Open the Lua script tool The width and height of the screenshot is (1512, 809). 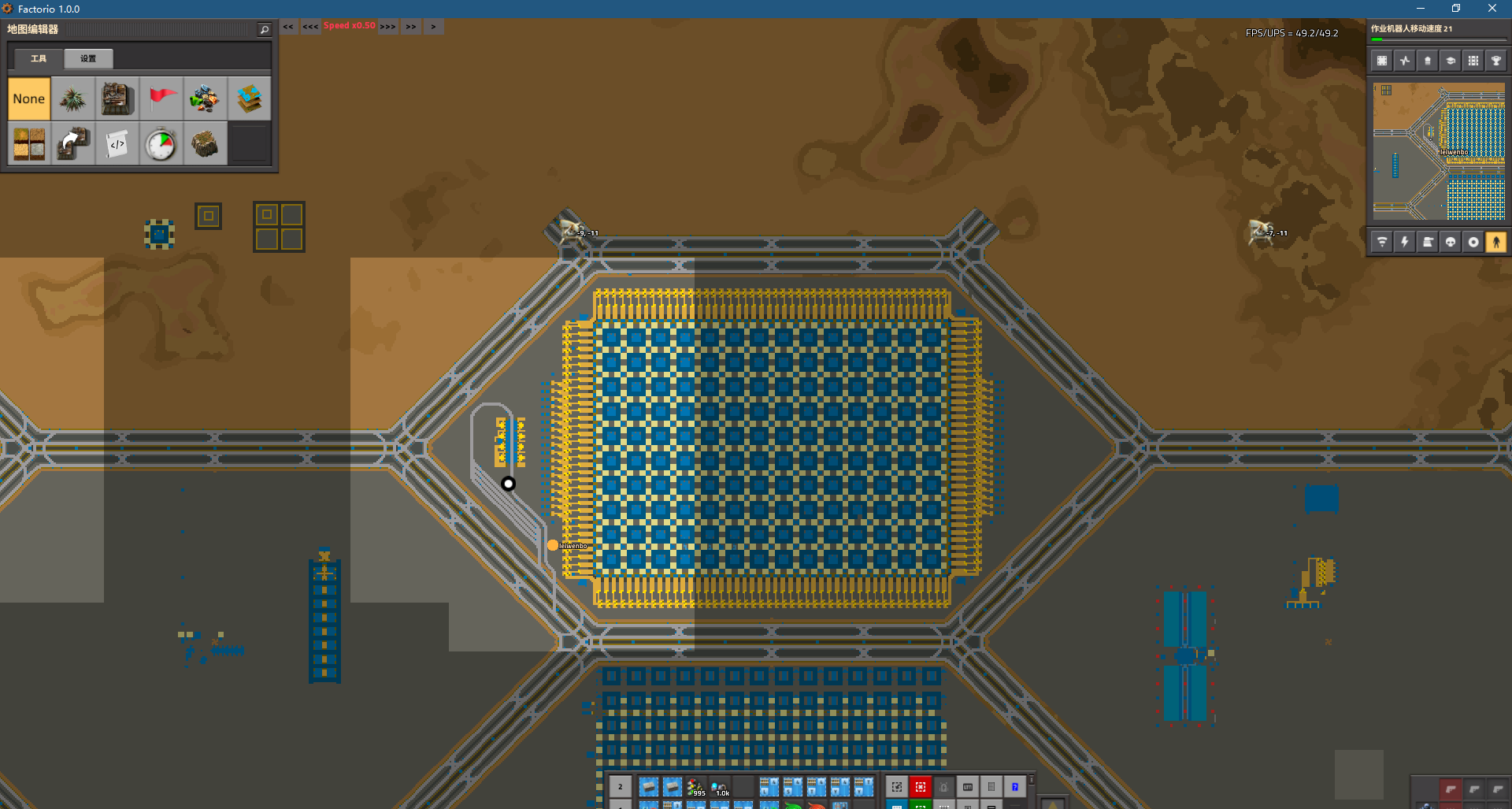pos(117,143)
